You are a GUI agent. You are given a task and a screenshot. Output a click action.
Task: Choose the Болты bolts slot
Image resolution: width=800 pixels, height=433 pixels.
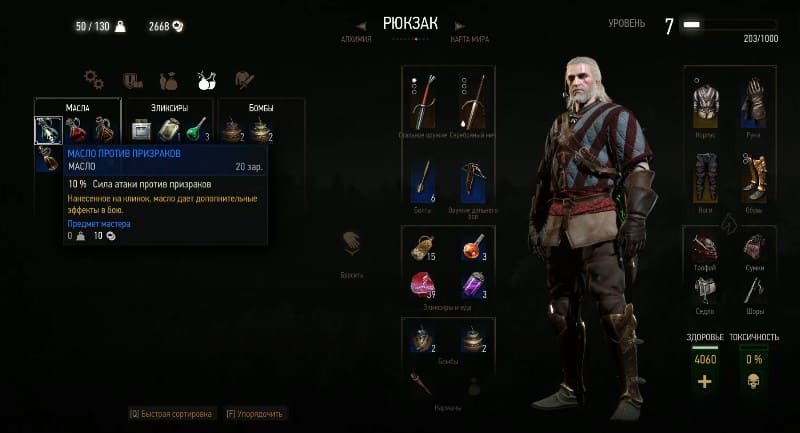tap(422, 183)
